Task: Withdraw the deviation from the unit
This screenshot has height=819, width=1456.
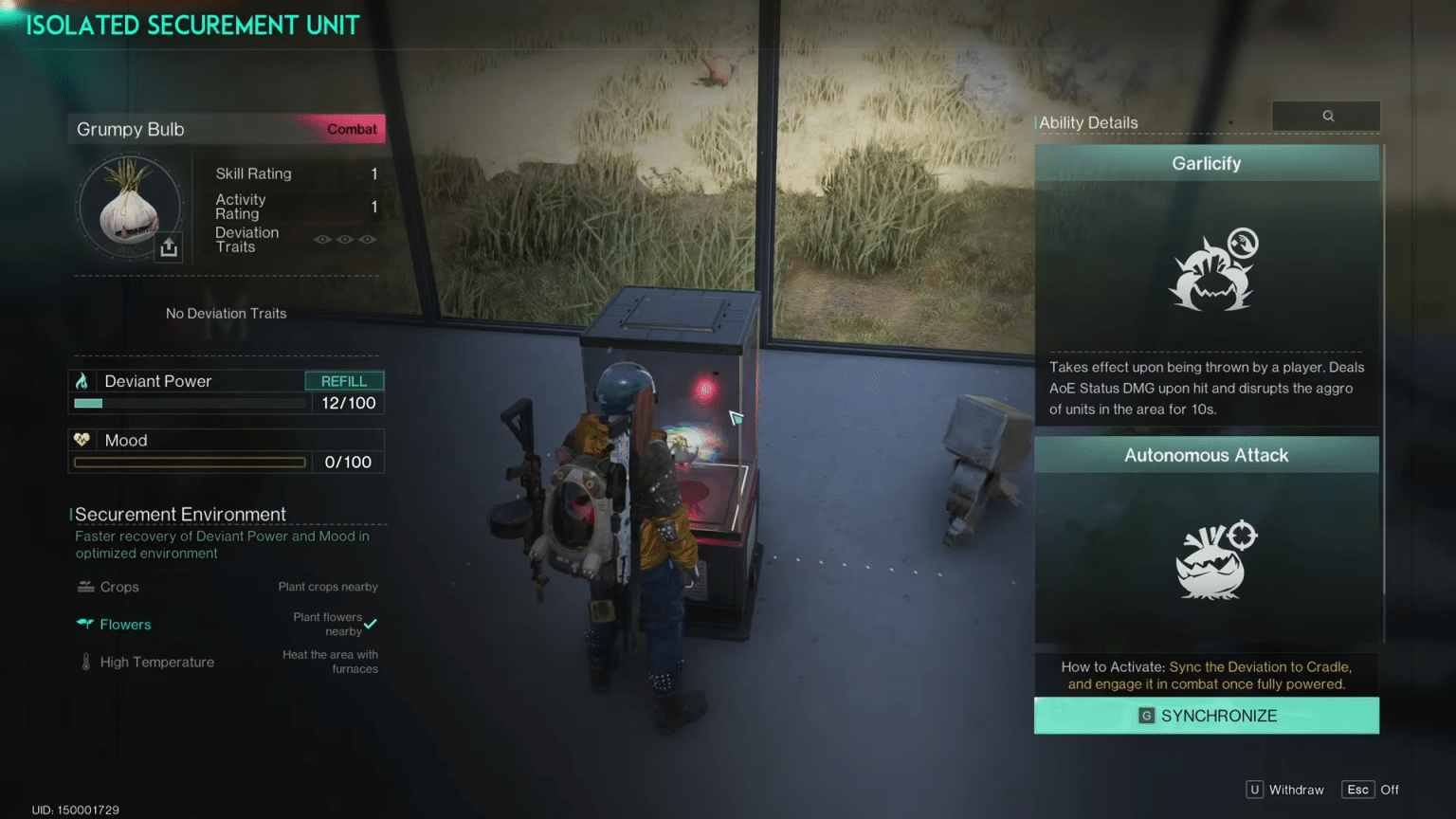Action: (1285, 790)
